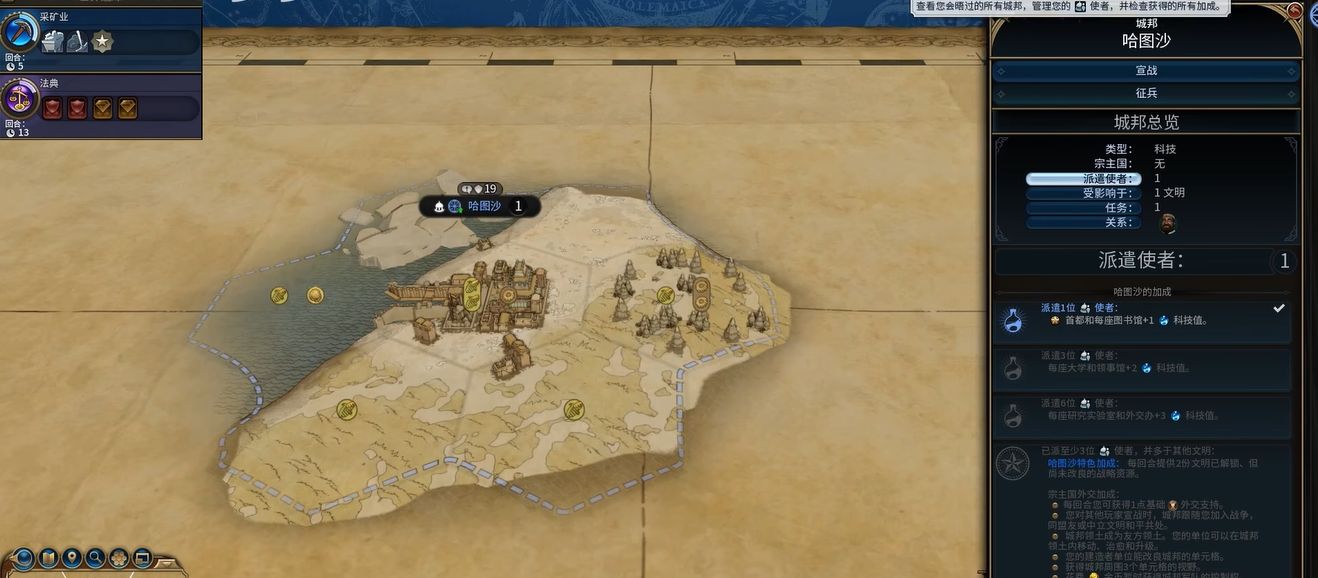Select the 1-envoy bonus entry with checkmark
Screen dimensions: 1318x578
[1142, 320]
